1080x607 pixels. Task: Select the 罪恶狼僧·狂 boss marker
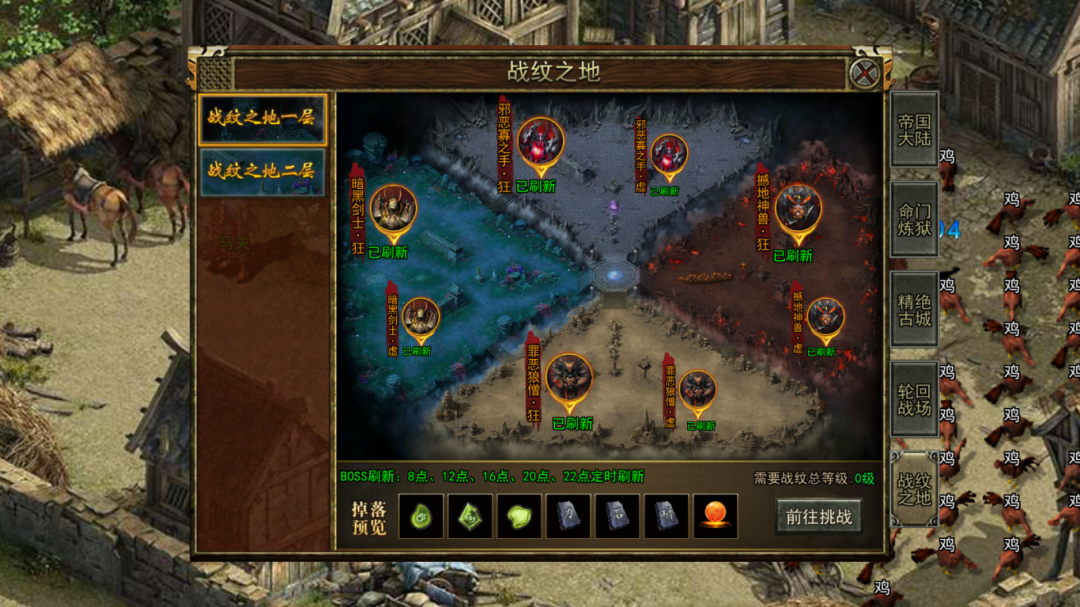(569, 377)
